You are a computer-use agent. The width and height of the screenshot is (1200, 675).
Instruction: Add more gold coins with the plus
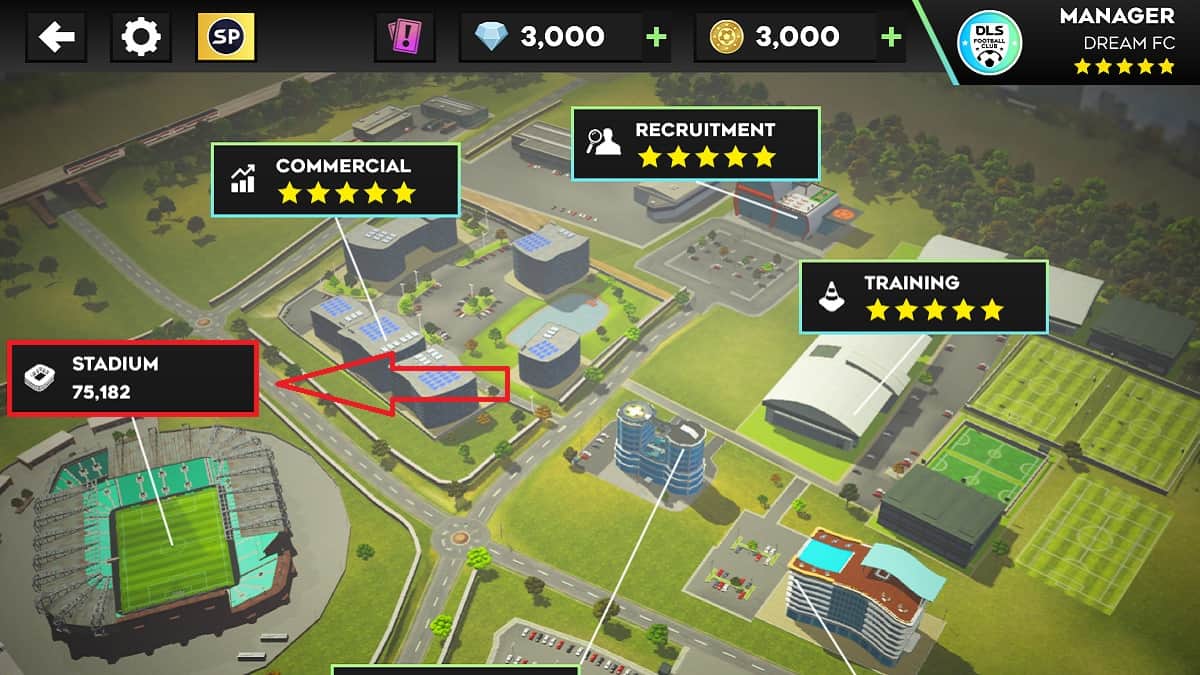[x=890, y=38]
